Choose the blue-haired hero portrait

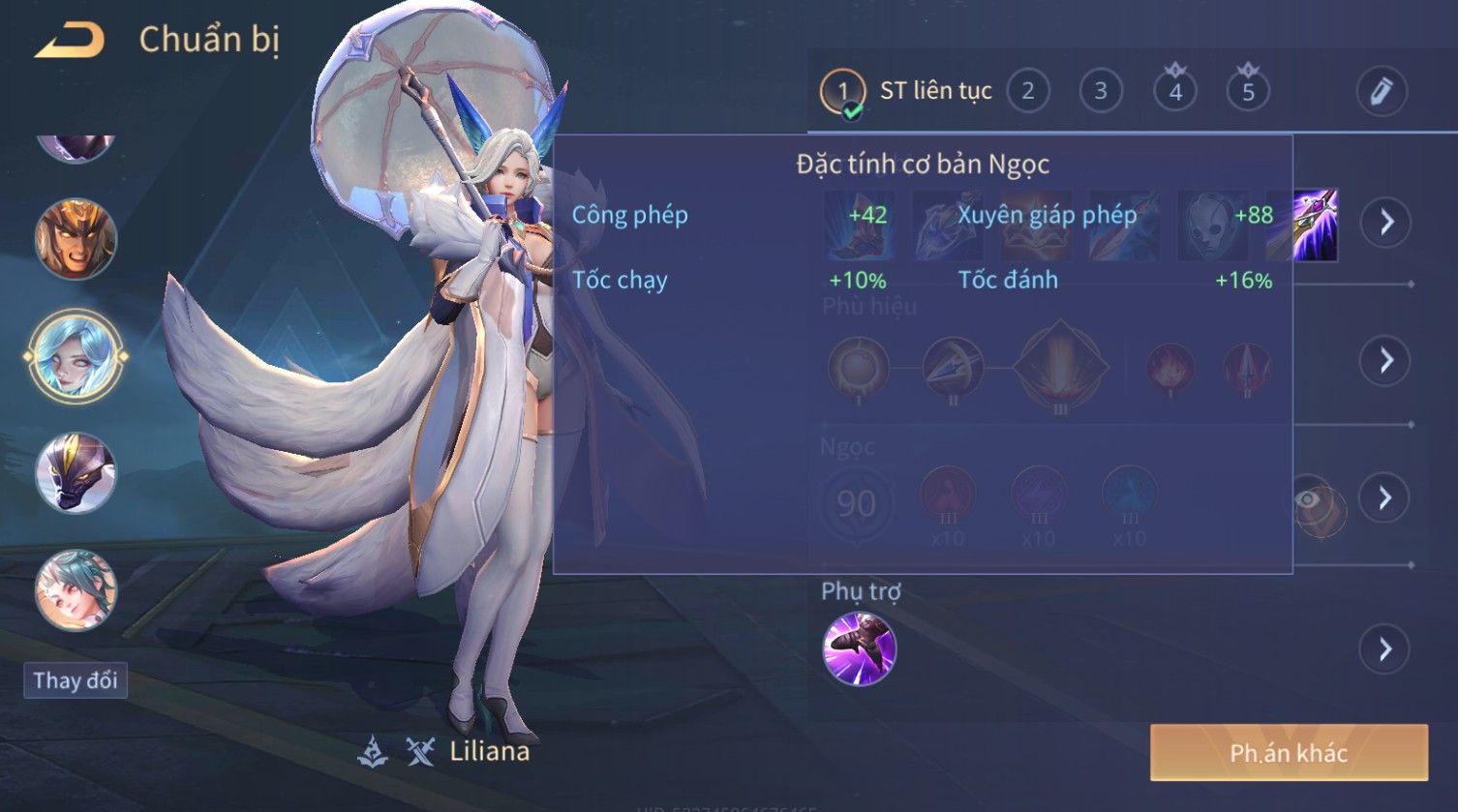[x=76, y=355]
